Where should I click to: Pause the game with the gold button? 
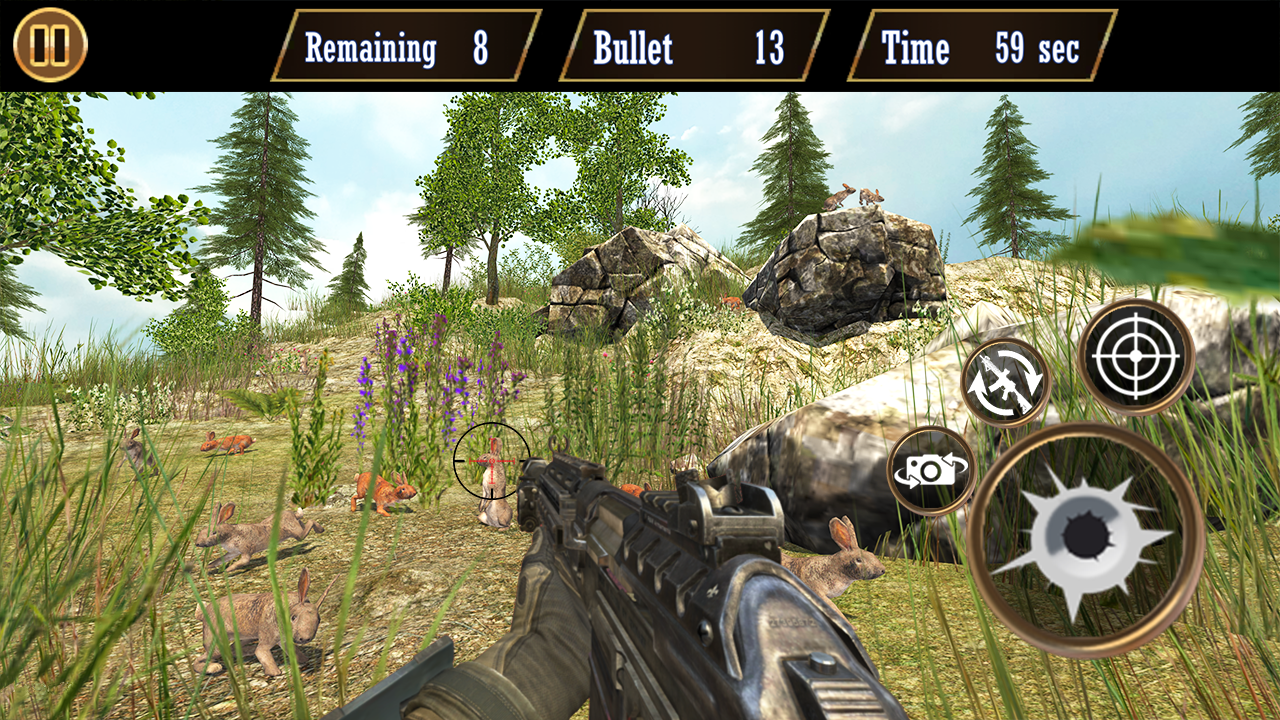pyautogui.click(x=50, y=45)
